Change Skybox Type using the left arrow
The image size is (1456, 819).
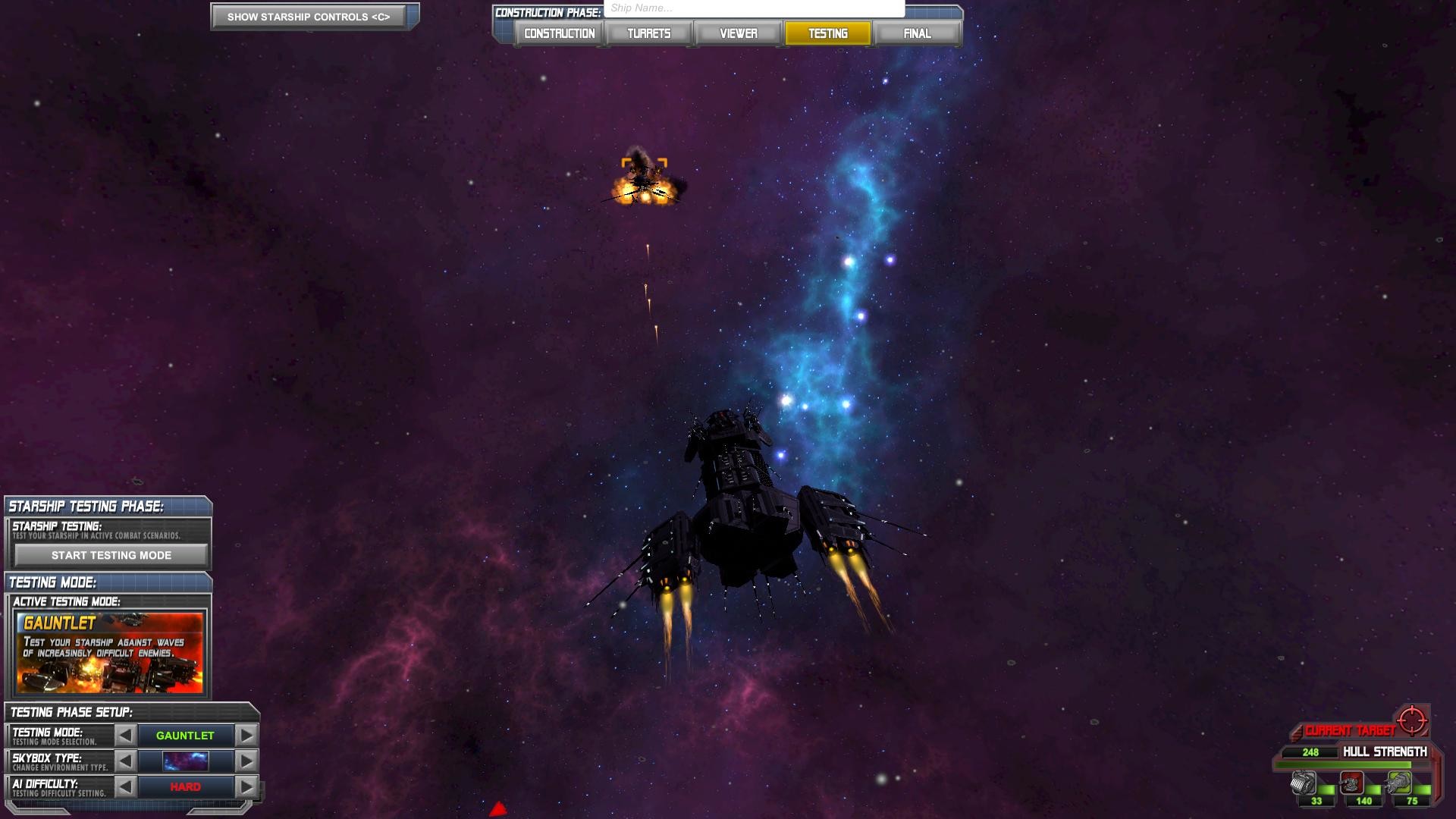coord(126,761)
